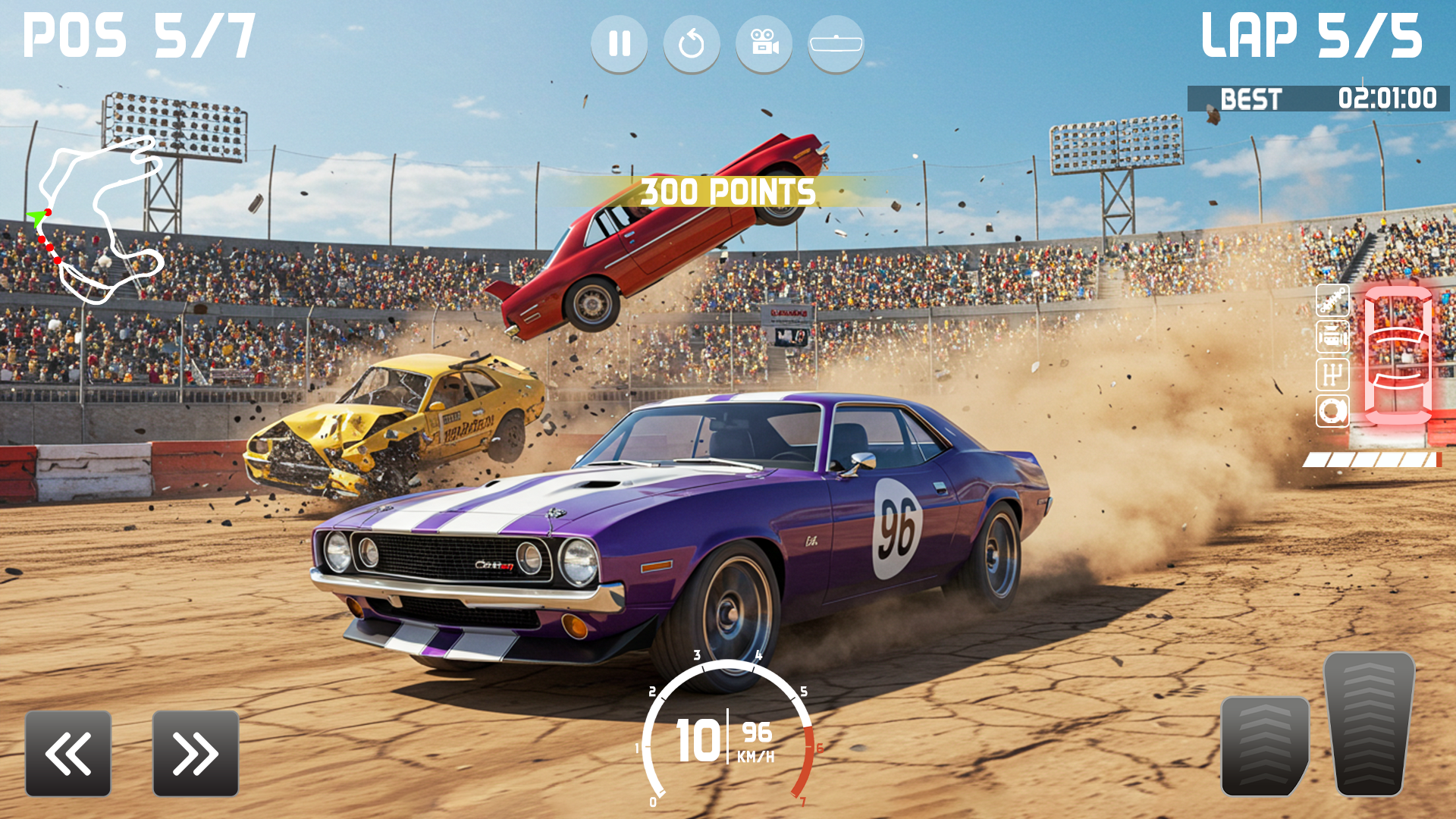This screenshot has width=1456, height=819.
Task: Check the brake disc damage indicator
Action: click(1332, 409)
